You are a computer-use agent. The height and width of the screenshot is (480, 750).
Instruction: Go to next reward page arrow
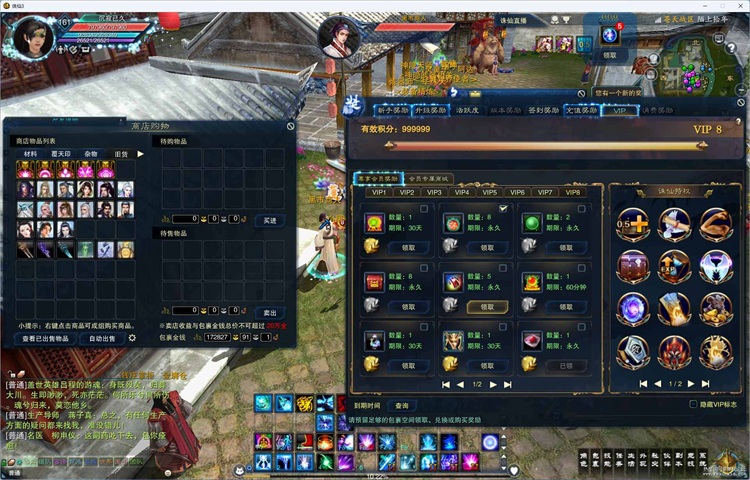click(494, 384)
